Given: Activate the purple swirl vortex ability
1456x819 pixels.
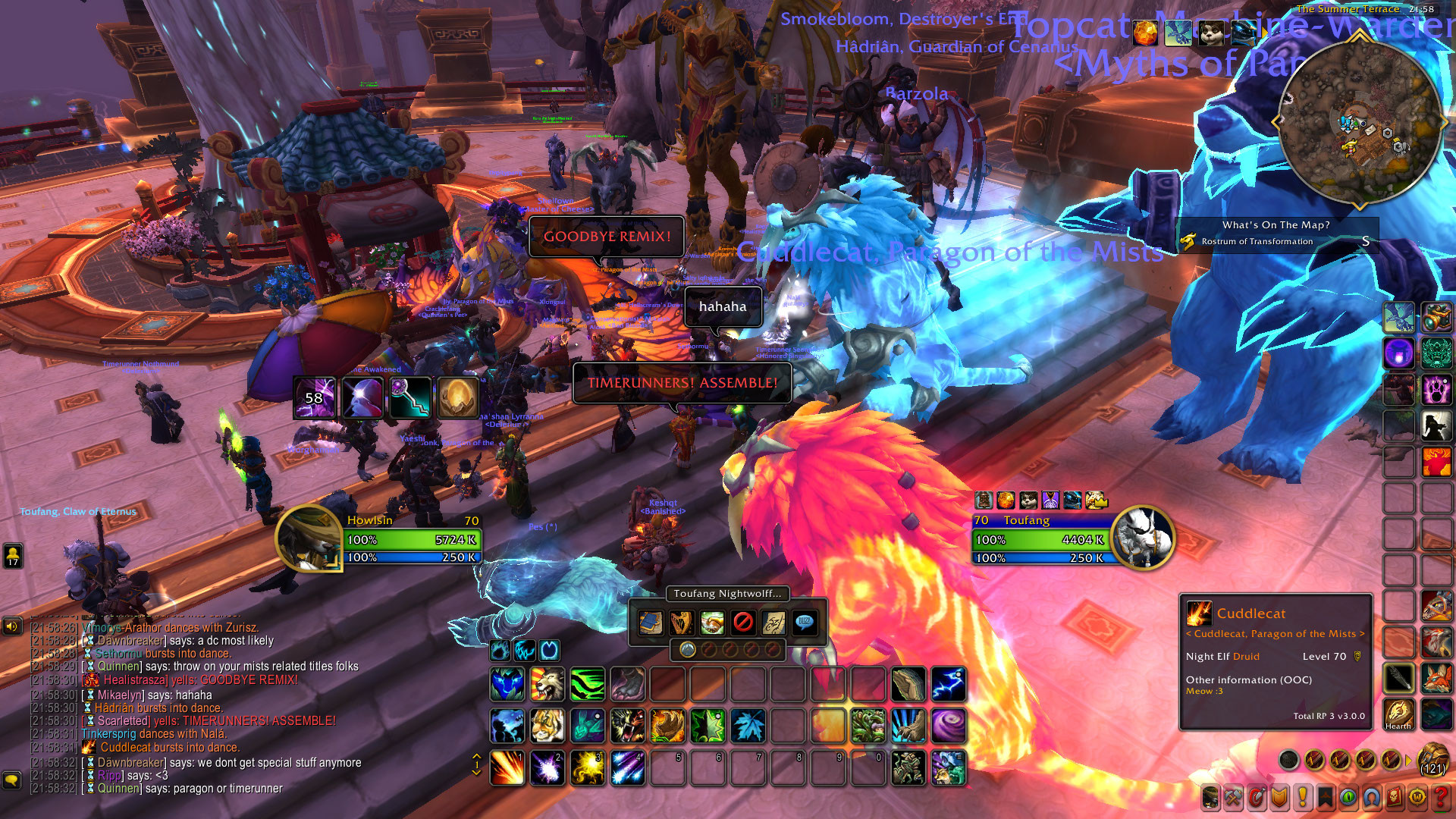Looking at the screenshot, I should pyautogui.click(x=948, y=726).
